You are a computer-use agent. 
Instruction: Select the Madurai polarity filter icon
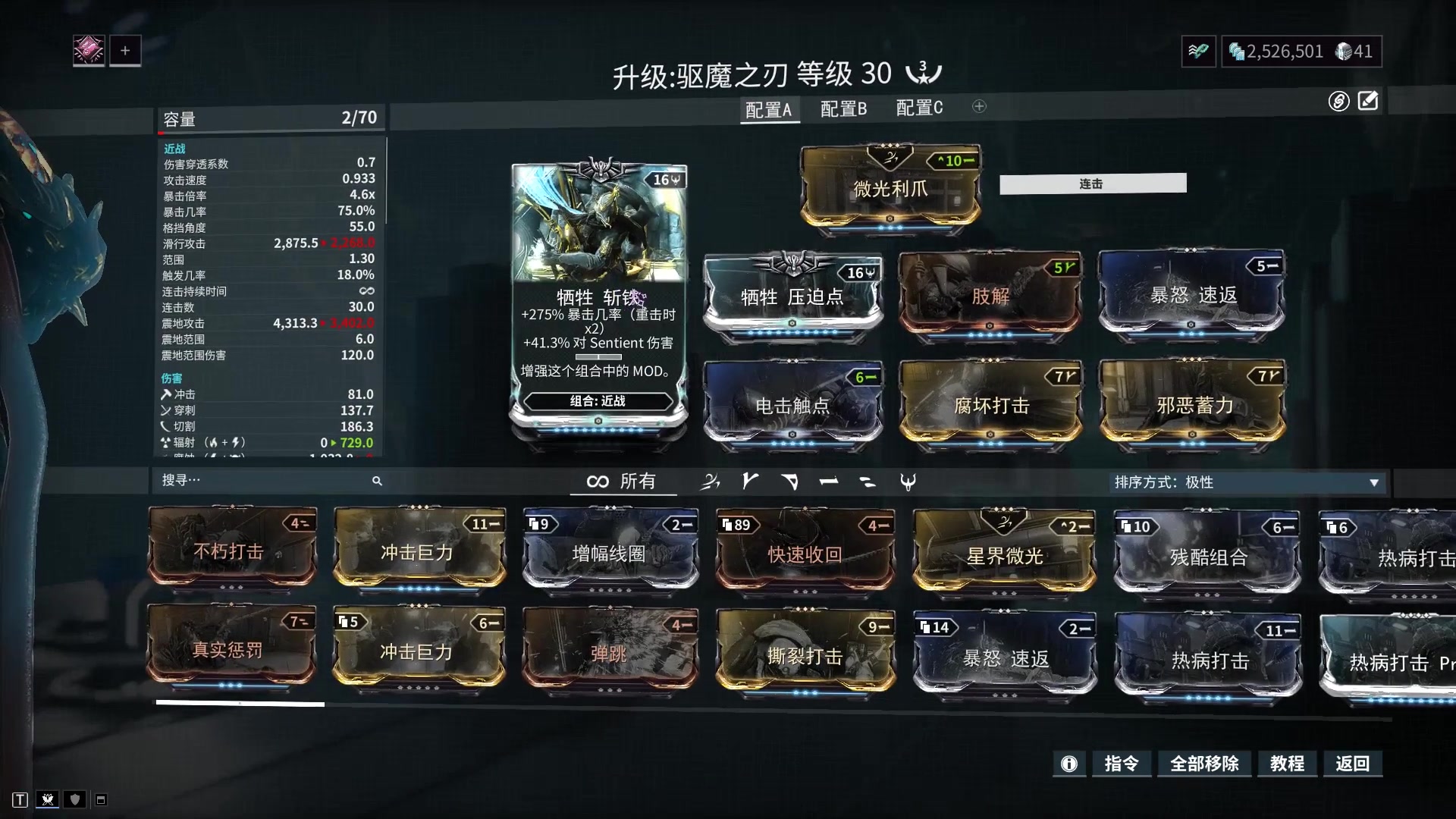coord(749,481)
